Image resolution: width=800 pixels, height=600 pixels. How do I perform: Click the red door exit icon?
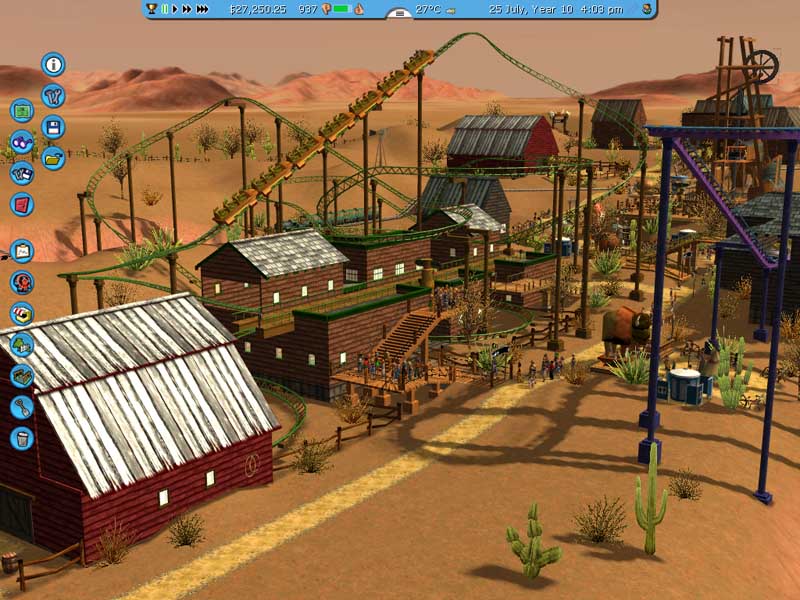(x=22, y=204)
